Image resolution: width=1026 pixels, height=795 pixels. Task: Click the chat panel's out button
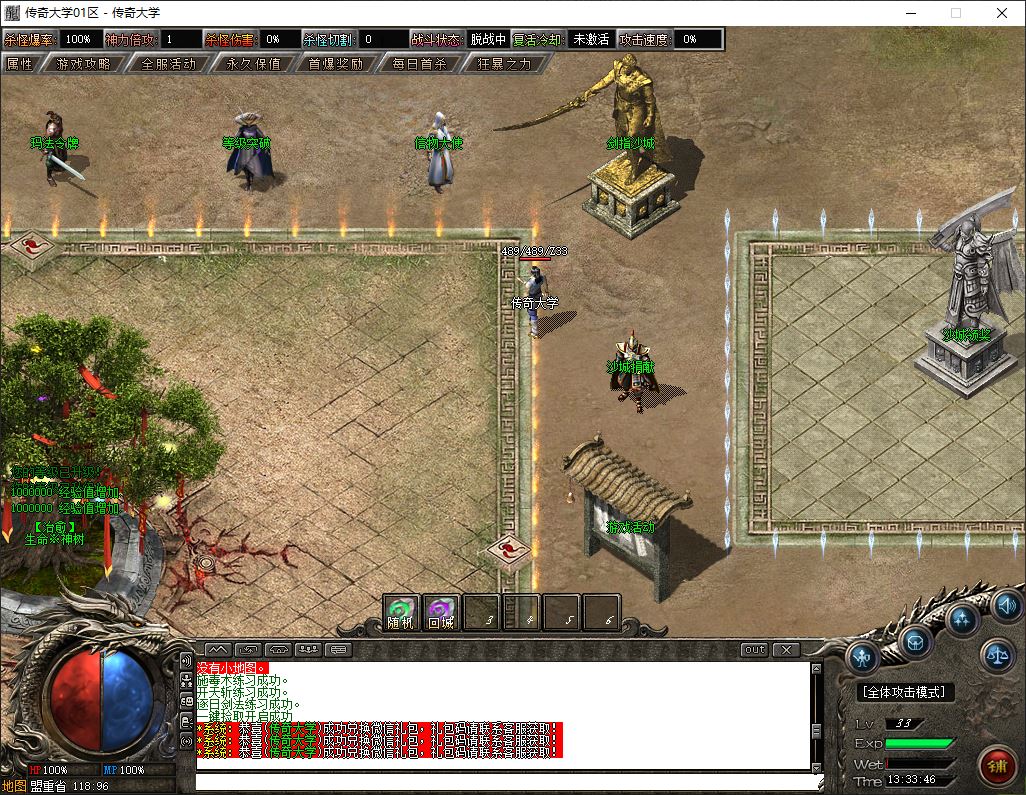[x=755, y=649]
